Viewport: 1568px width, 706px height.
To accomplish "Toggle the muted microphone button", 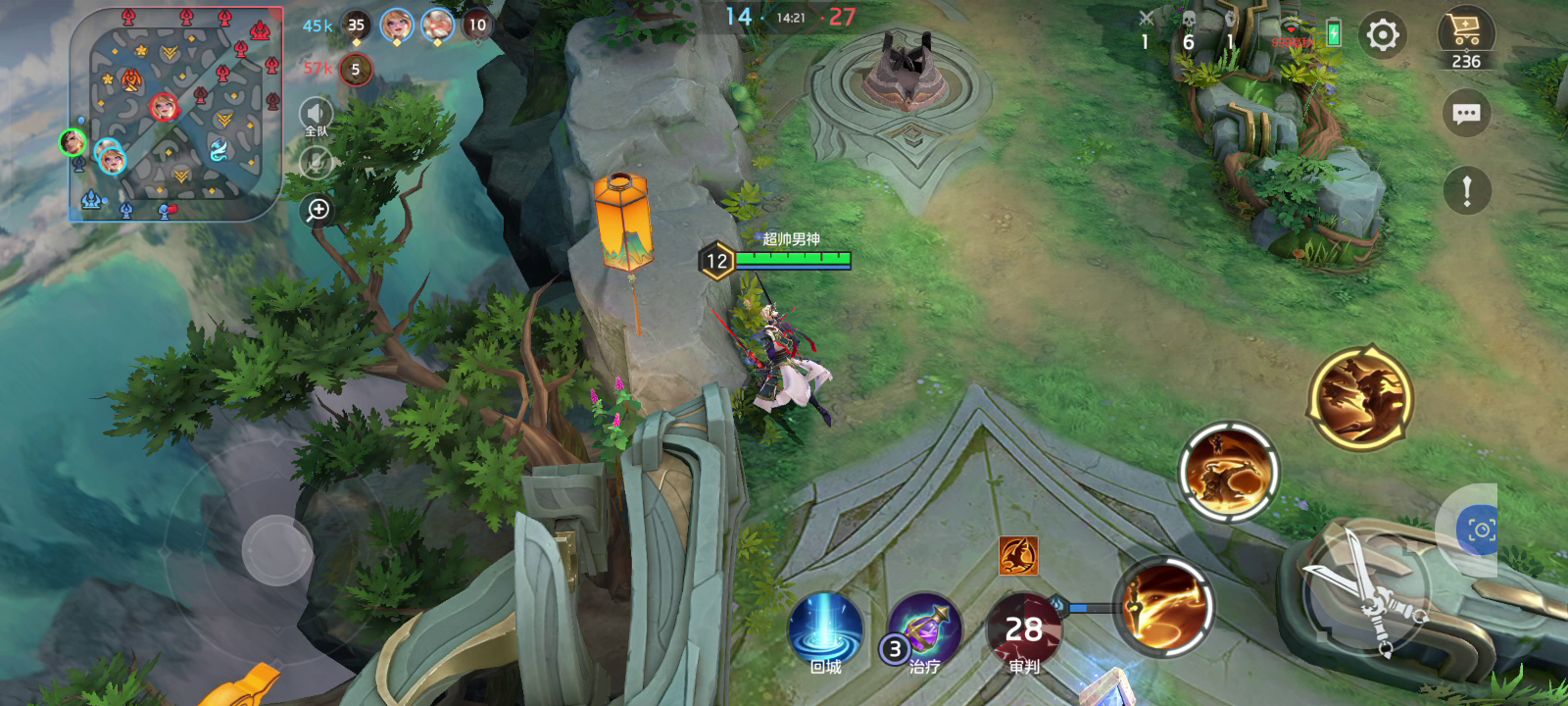I will (x=316, y=163).
